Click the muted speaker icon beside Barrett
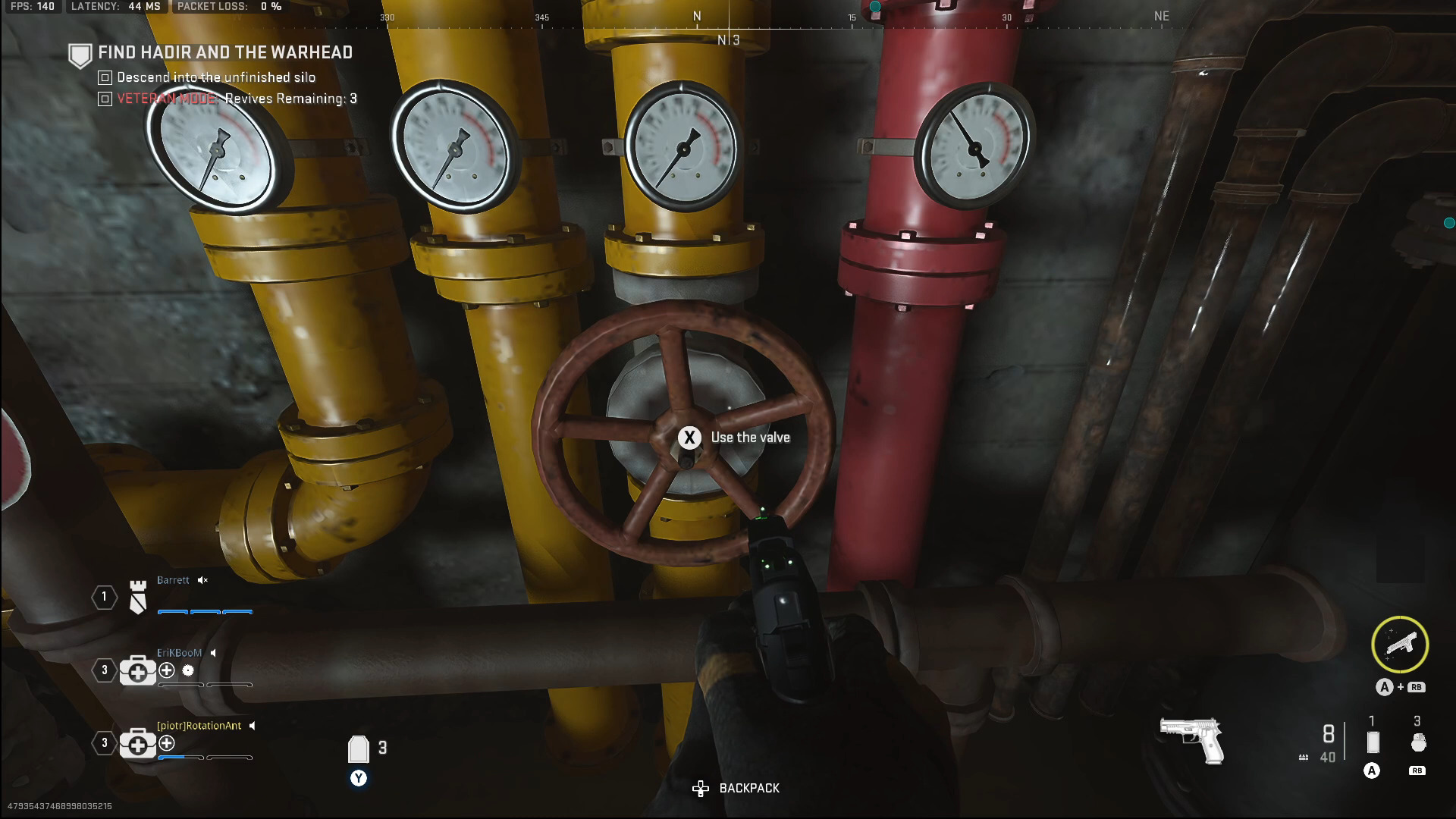This screenshot has width=1456, height=819. (202, 580)
